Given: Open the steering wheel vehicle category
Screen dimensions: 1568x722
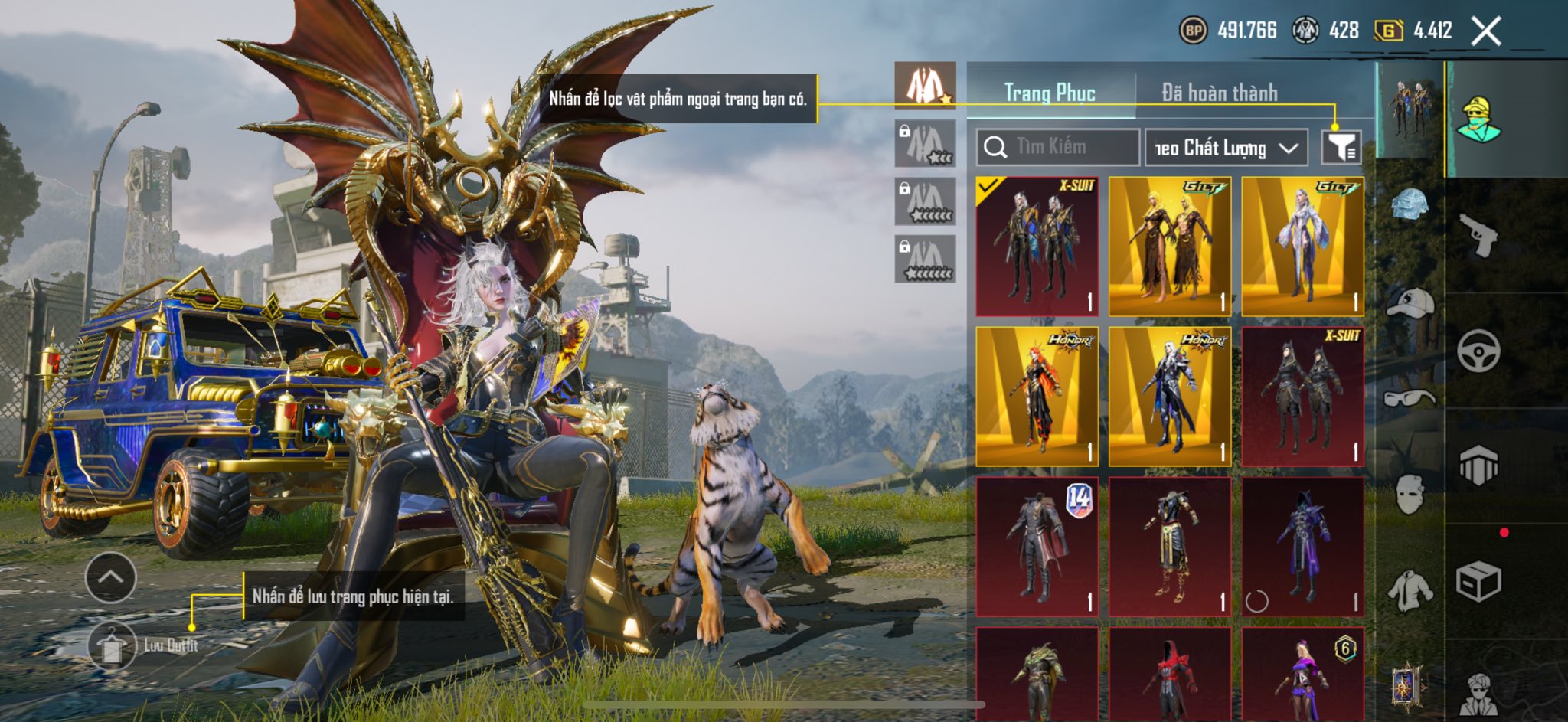Looking at the screenshot, I should [1478, 351].
